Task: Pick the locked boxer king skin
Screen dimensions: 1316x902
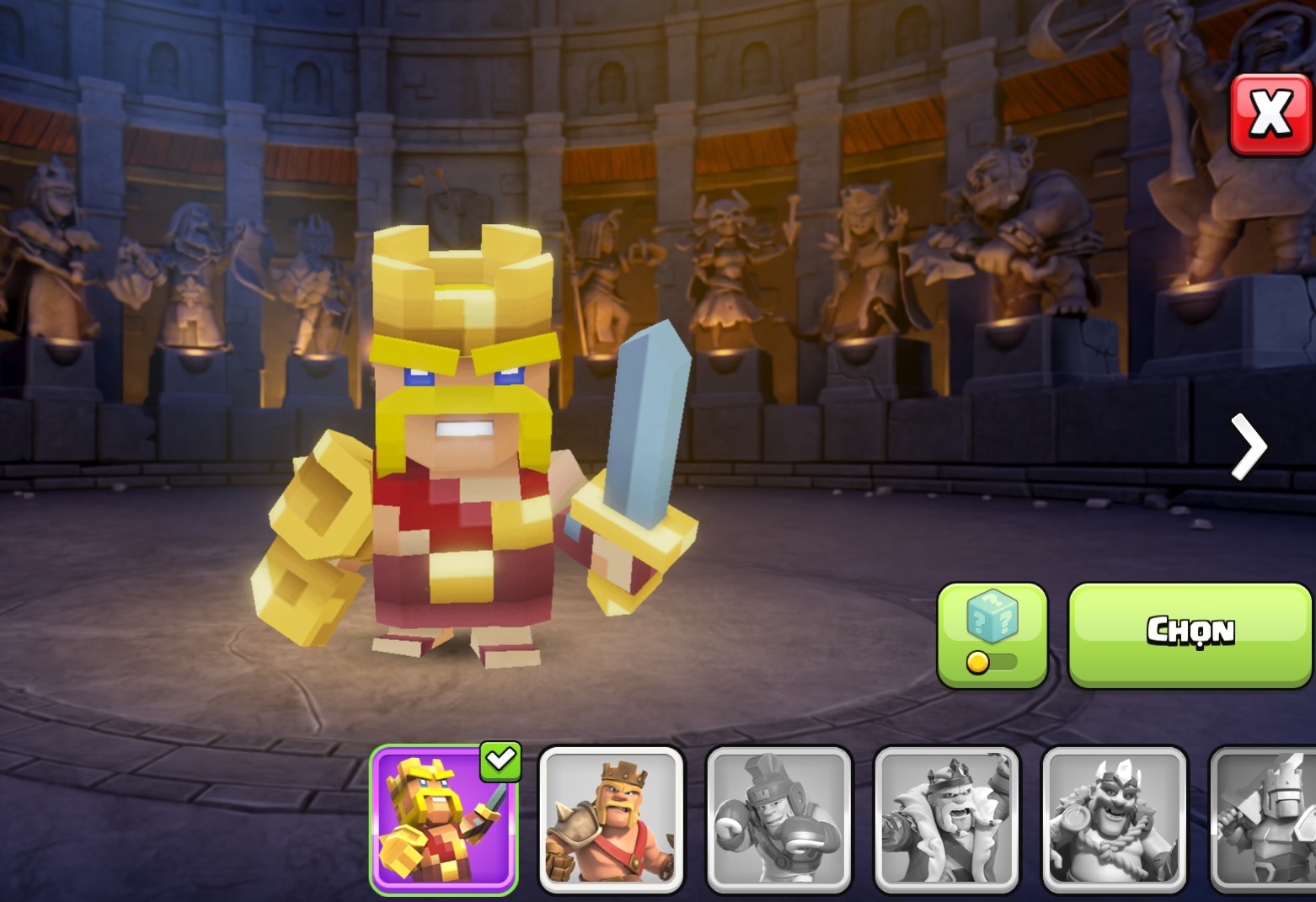Action: coord(779,820)
